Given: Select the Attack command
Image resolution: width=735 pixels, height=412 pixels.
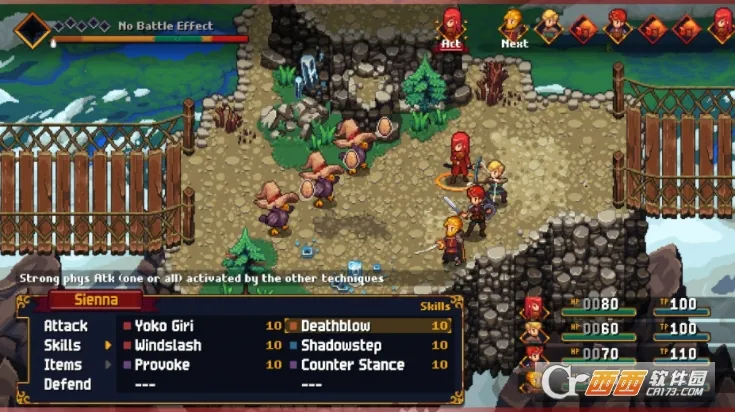Looking at the screenshot, I should click(66, 326).
